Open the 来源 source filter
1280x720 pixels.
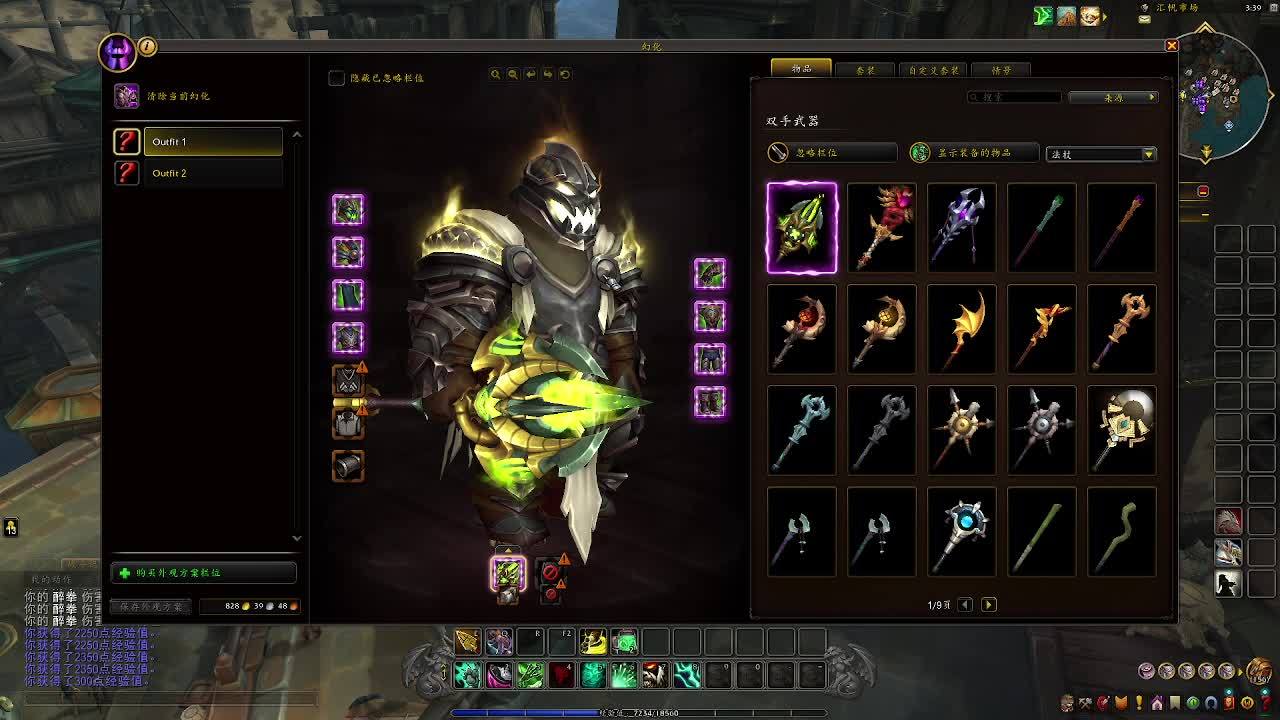1113,97
